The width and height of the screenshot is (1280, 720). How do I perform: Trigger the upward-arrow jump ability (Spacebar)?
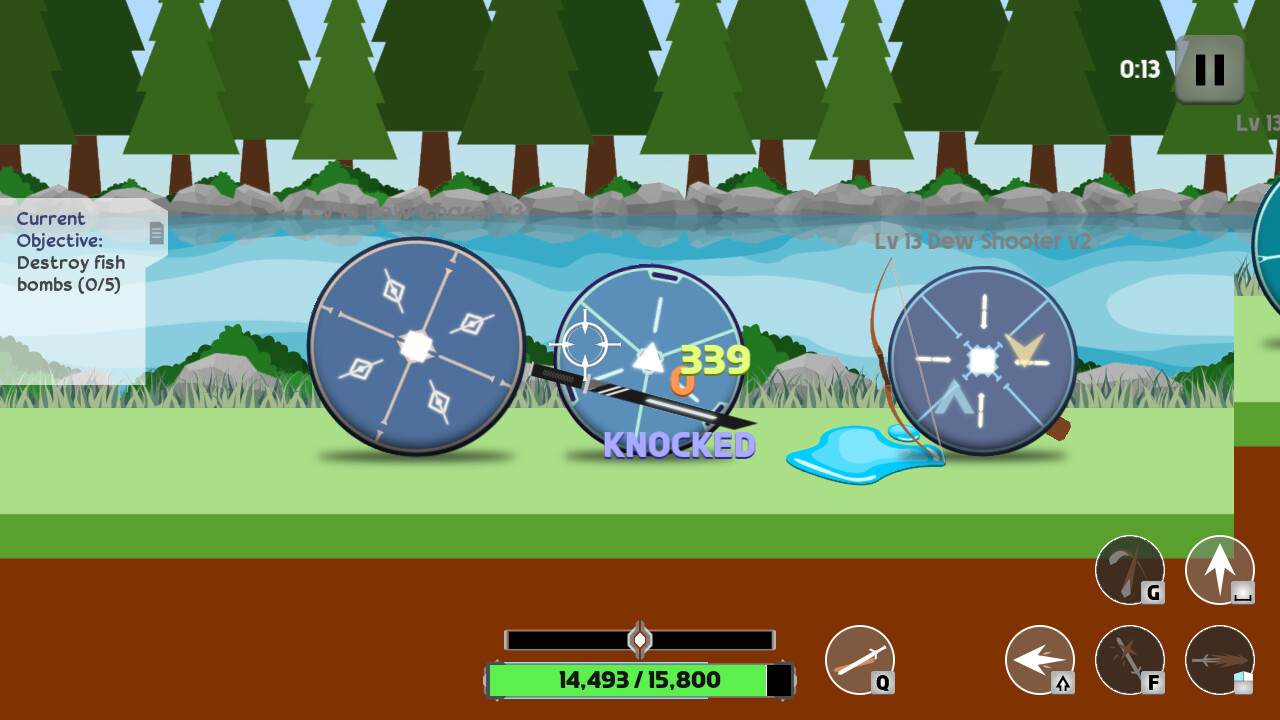1218,570
